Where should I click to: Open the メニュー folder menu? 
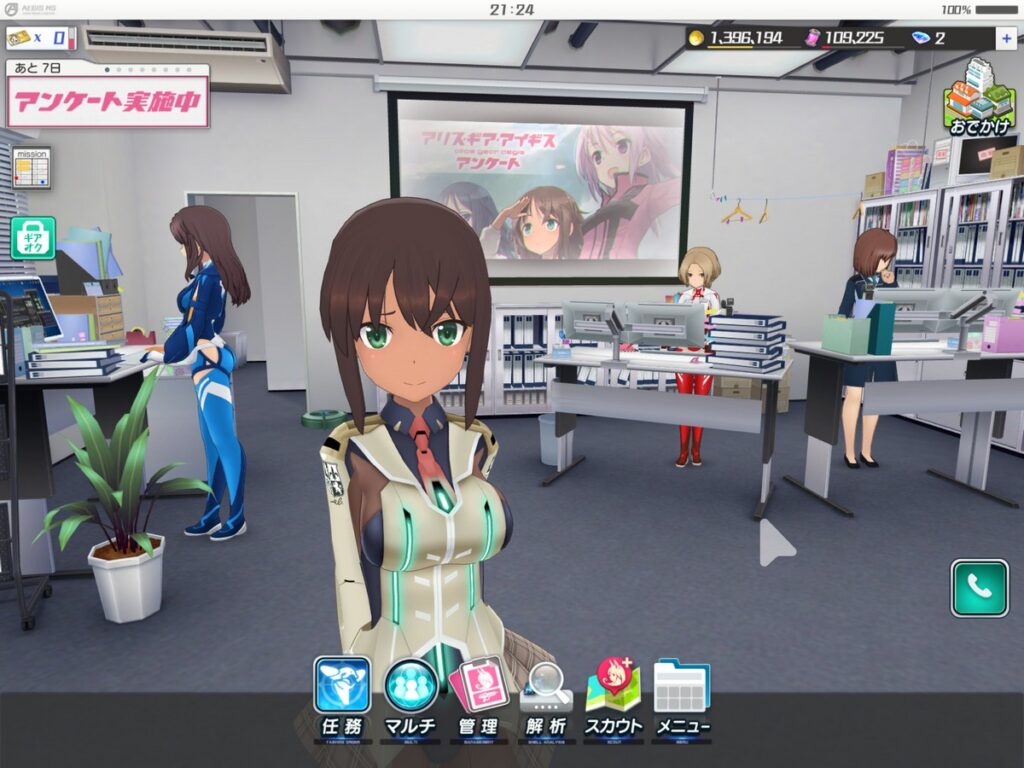(x=681, y=697)
